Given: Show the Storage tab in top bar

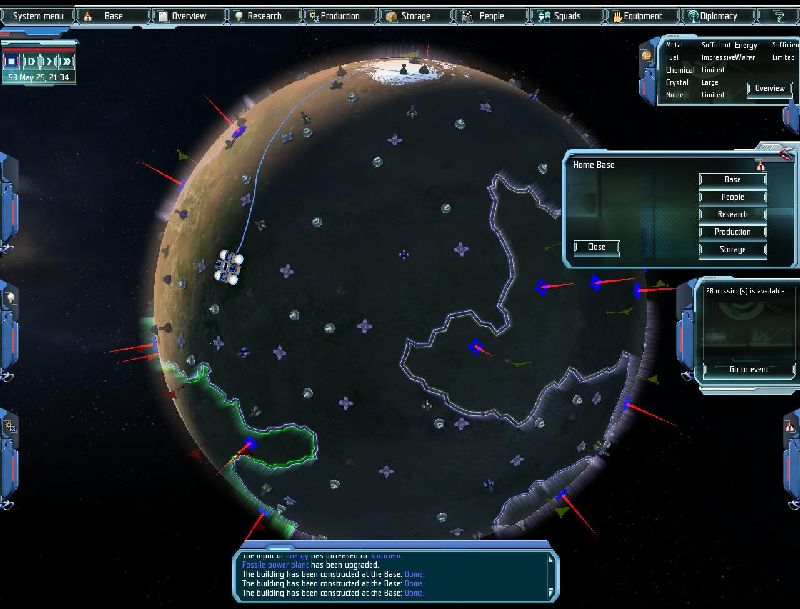Looking at the screenshot, I should coord(413,16).
